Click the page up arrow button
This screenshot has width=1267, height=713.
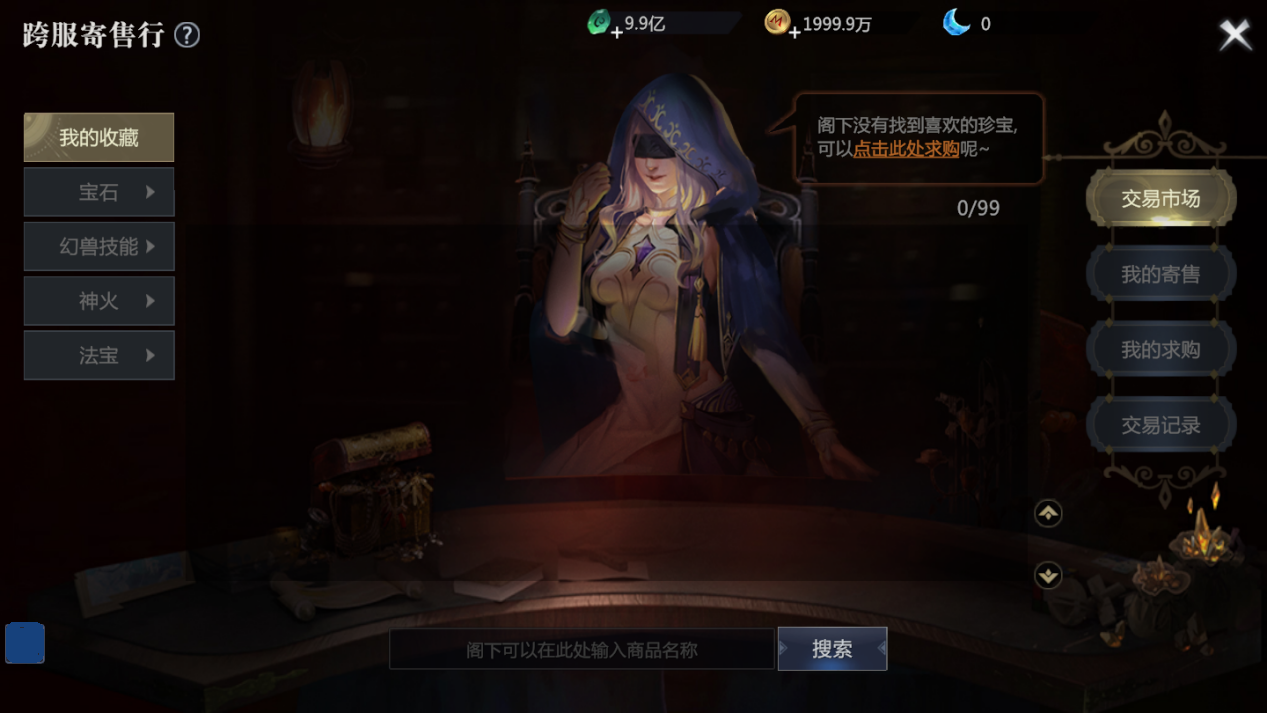tap(1048, 513)
